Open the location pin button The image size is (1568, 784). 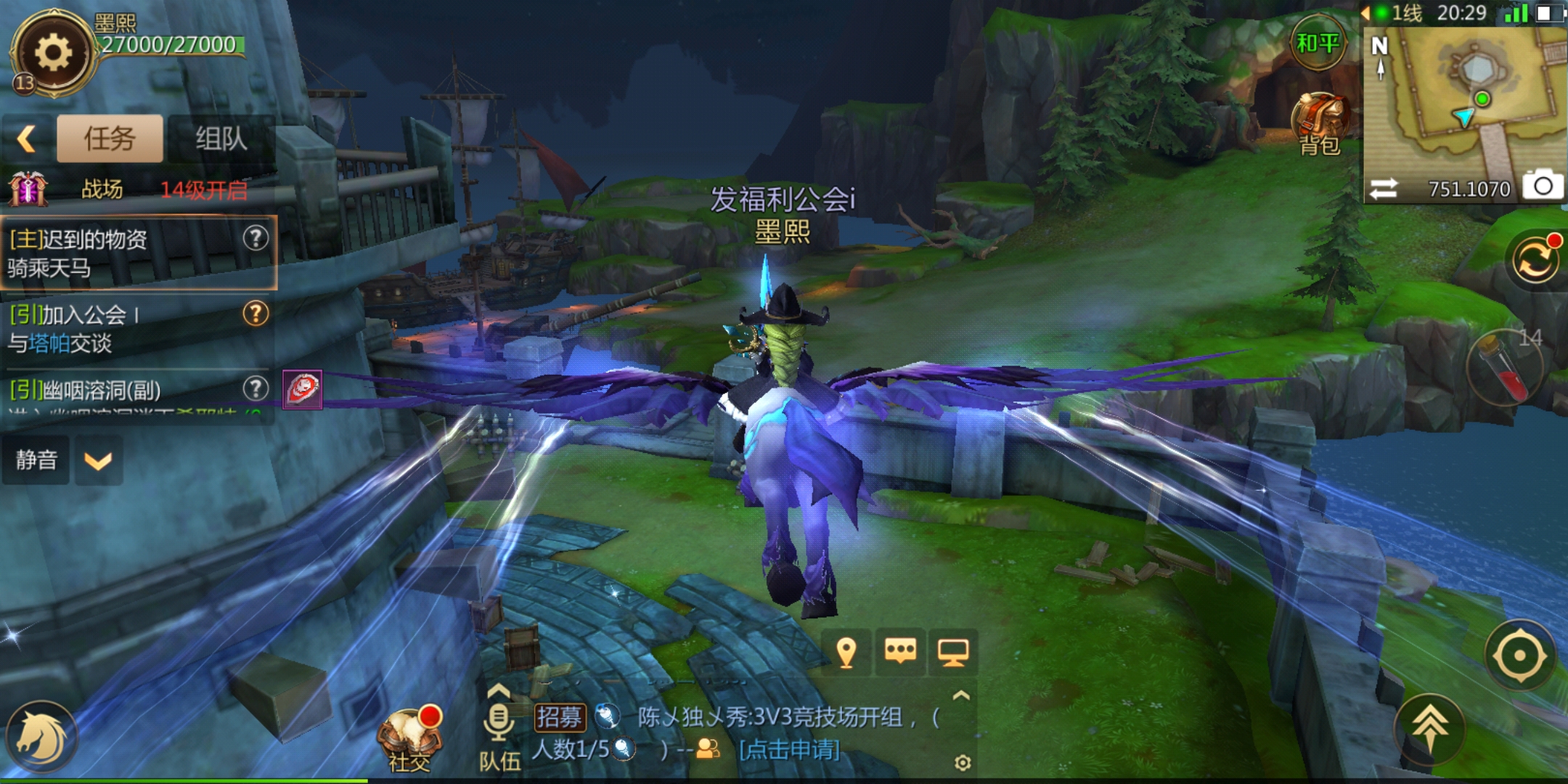coord(846,652)
